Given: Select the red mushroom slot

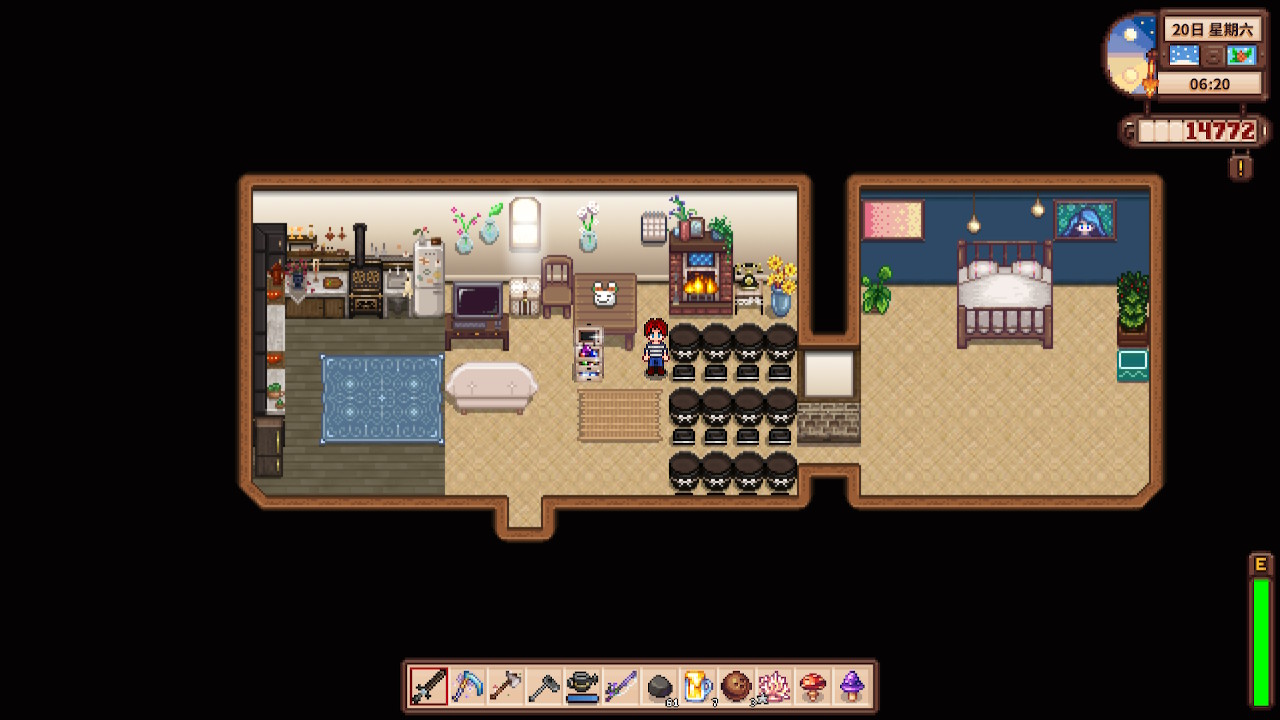Looking at the screenshot, I should [x=813, y=686].
